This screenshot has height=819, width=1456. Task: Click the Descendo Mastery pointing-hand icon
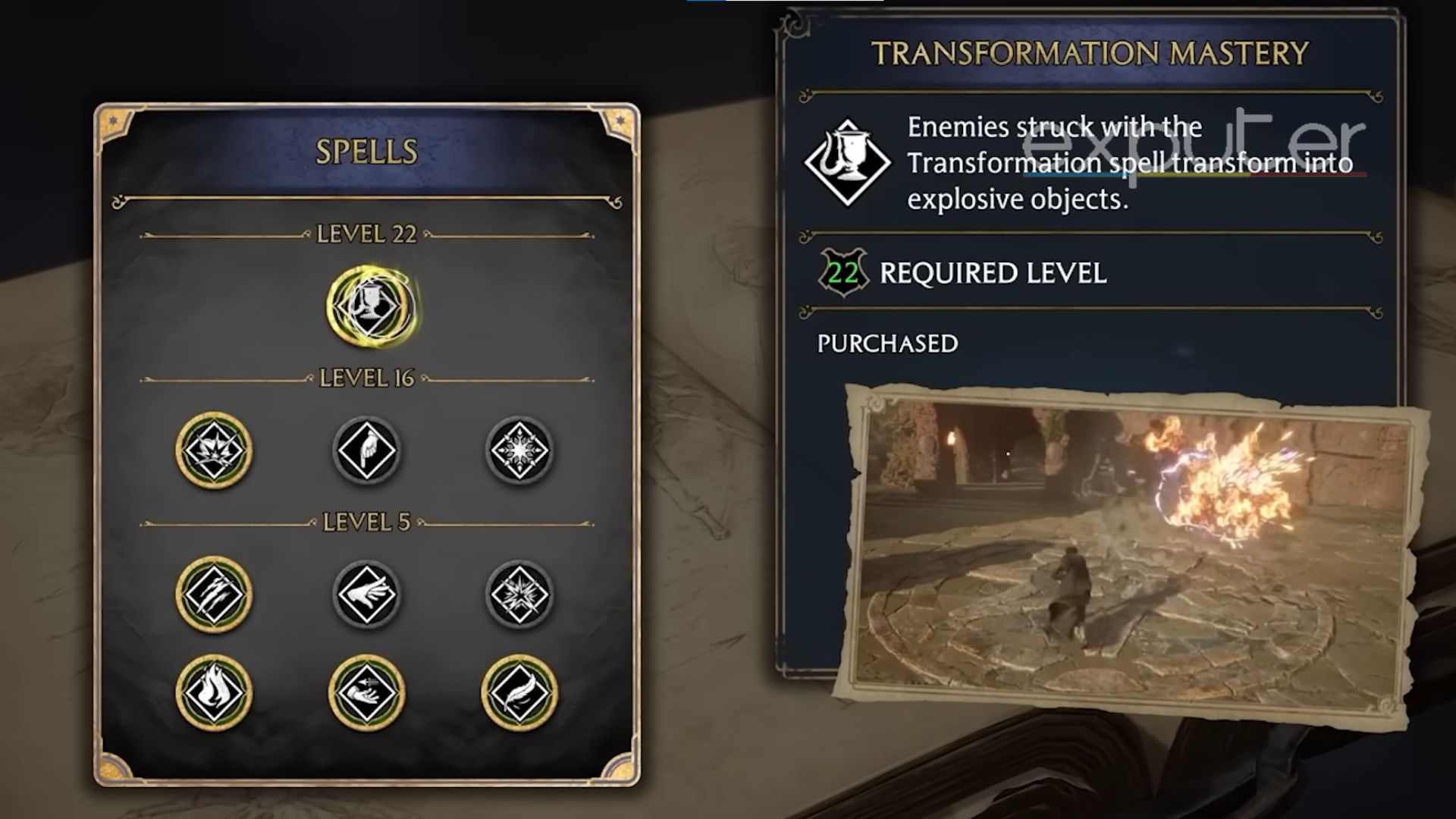coord(366,448)
